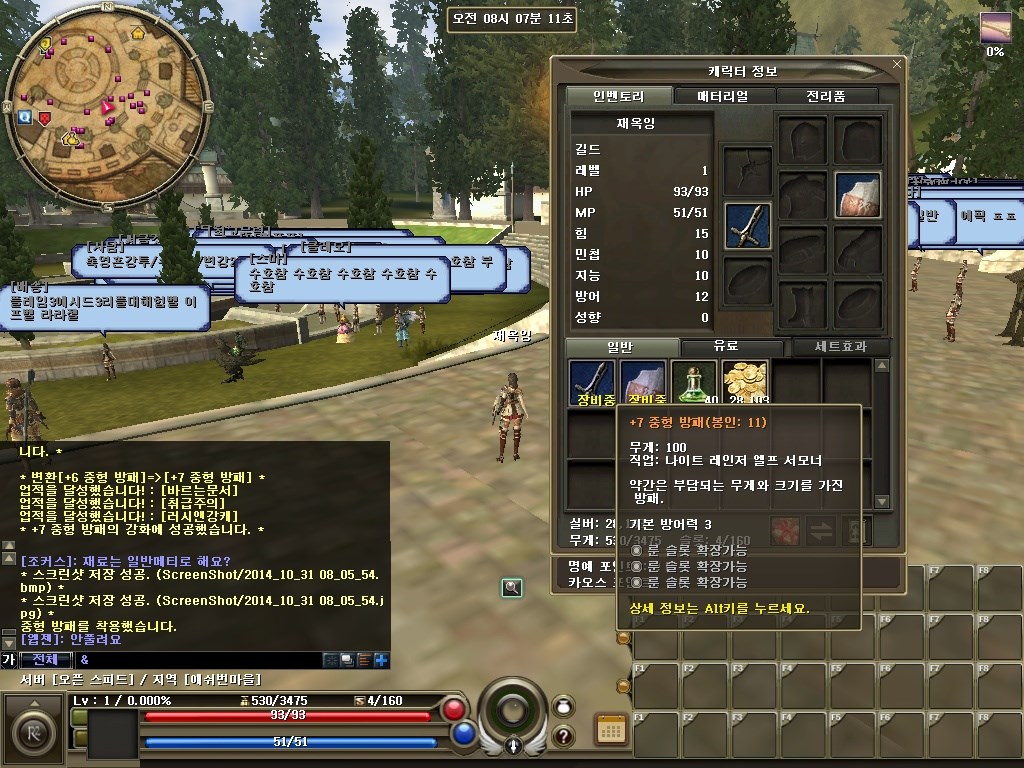
Task: Select the 인벤토리 tab
Action: pos(618,96)
